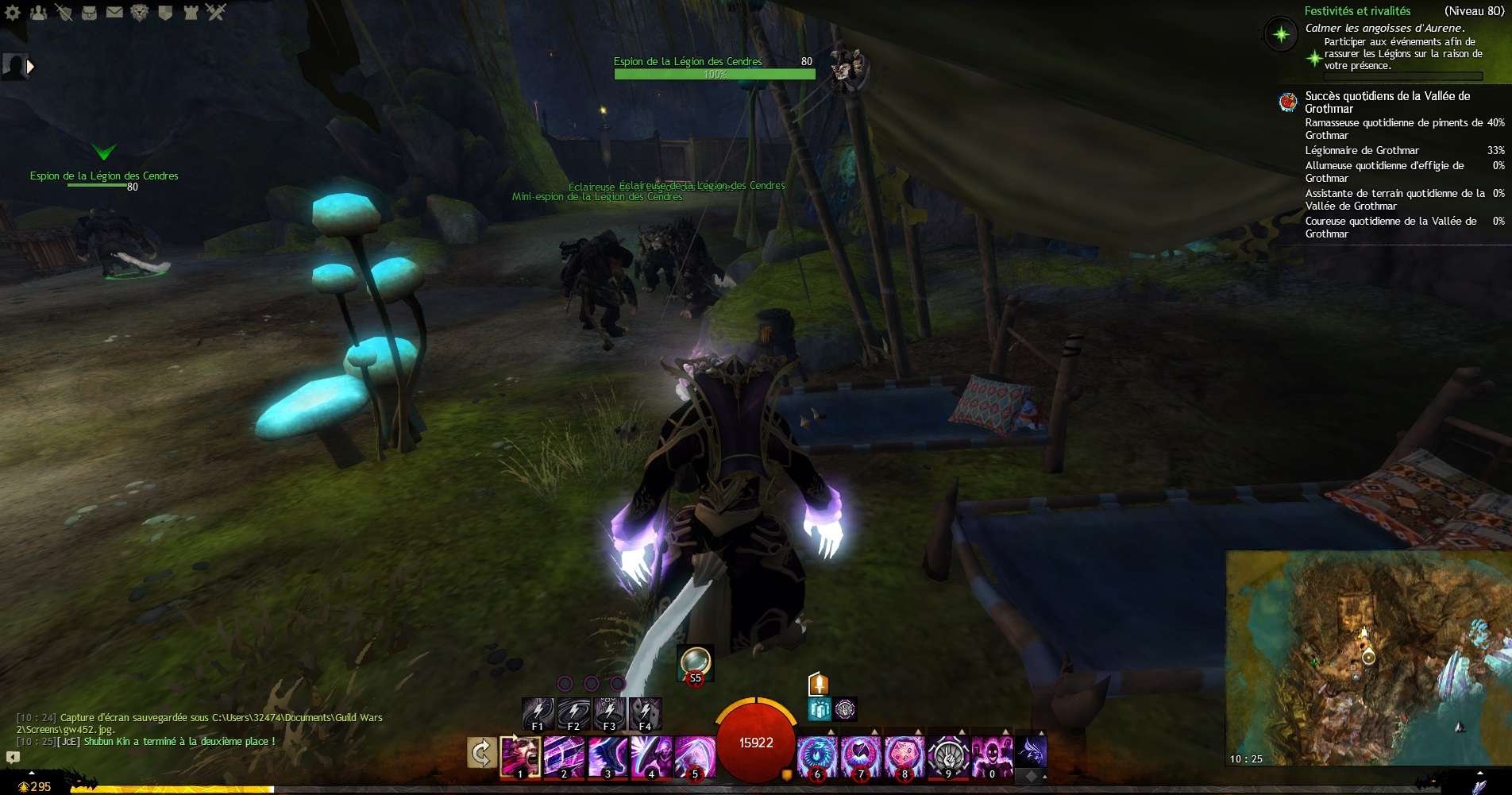1512x795 pixels.
Task: Open the gear-shaped game menu
Action: [13, 12]
